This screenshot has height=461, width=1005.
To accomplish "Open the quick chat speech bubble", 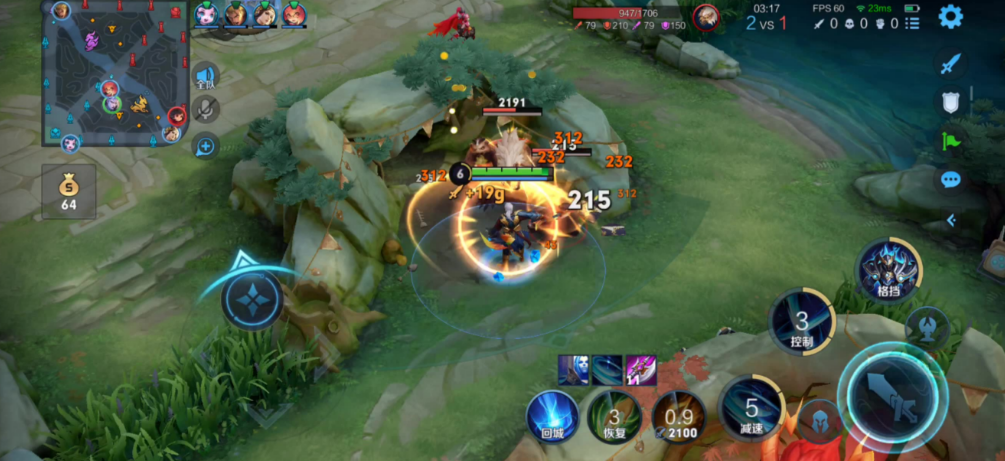I will coord(950,180).
